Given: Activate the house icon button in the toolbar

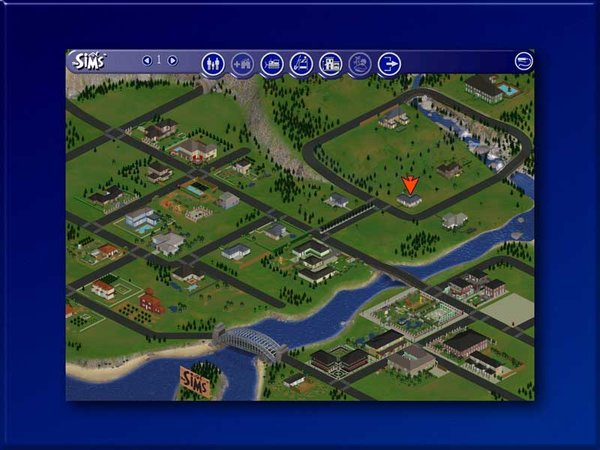Looking at the screenshot, I should coord(330,64).
